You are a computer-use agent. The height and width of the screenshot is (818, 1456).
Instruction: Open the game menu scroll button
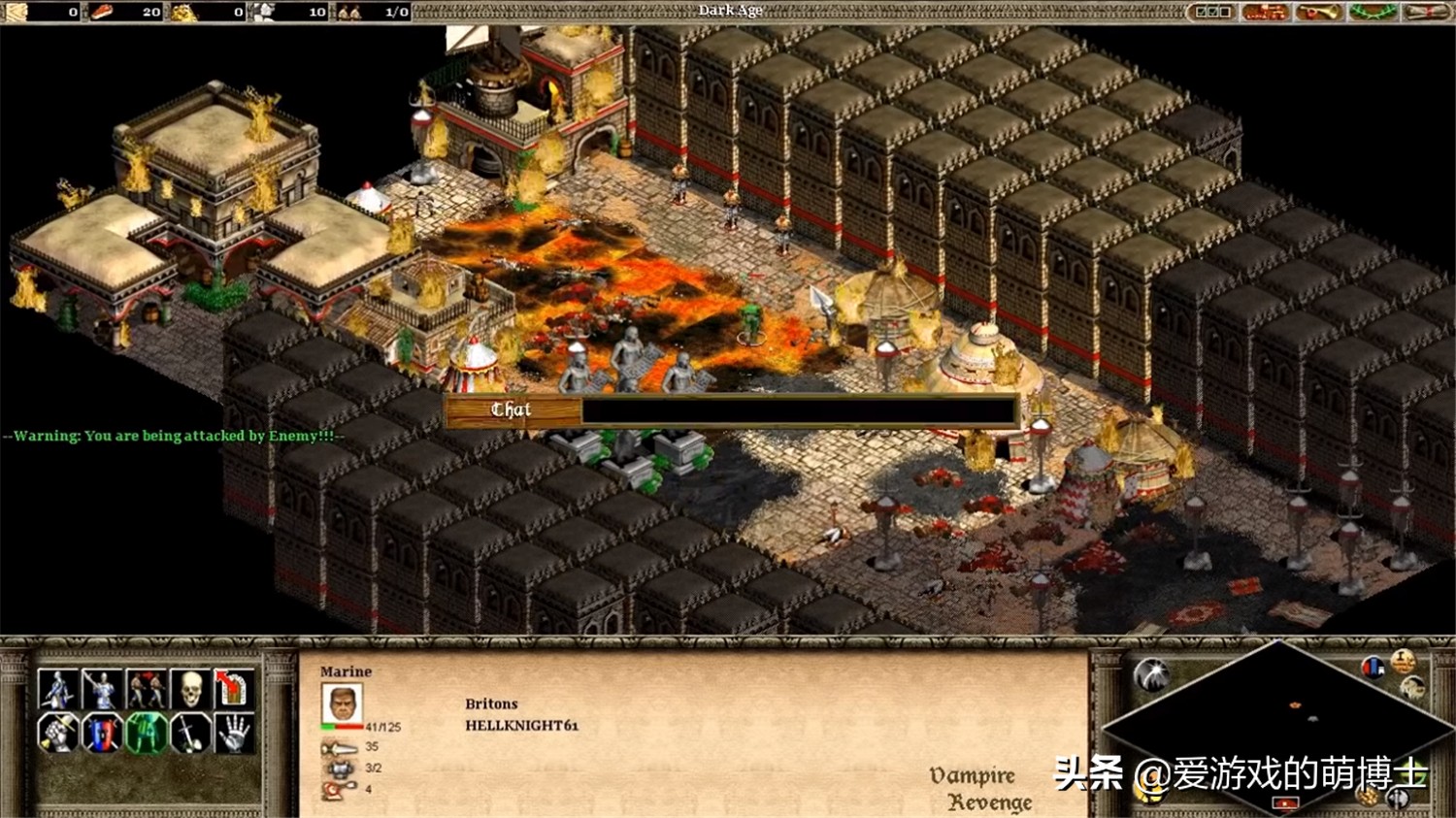pos(1425,12)
